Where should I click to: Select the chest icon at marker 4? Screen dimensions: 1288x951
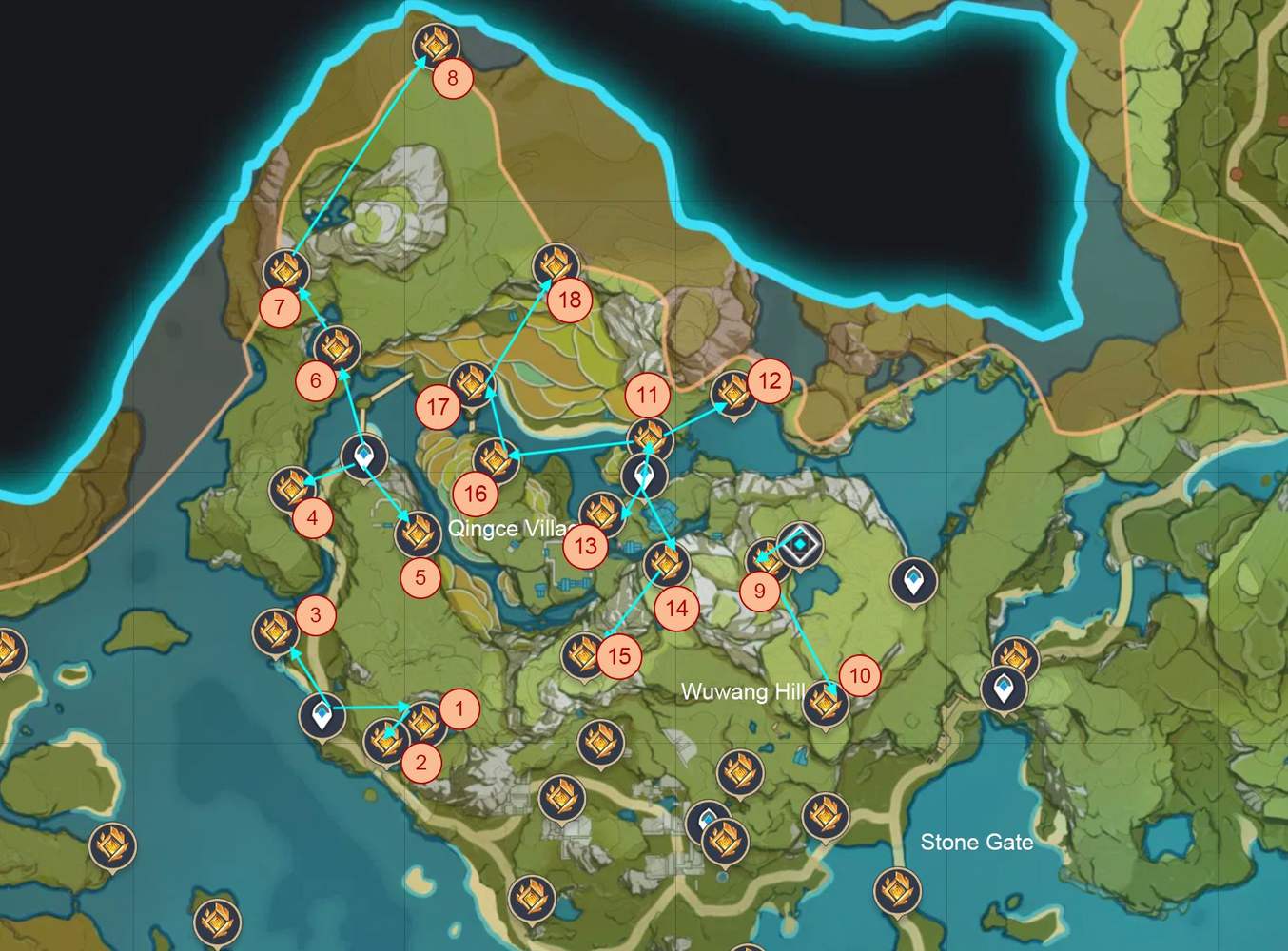tap(293, 490)
